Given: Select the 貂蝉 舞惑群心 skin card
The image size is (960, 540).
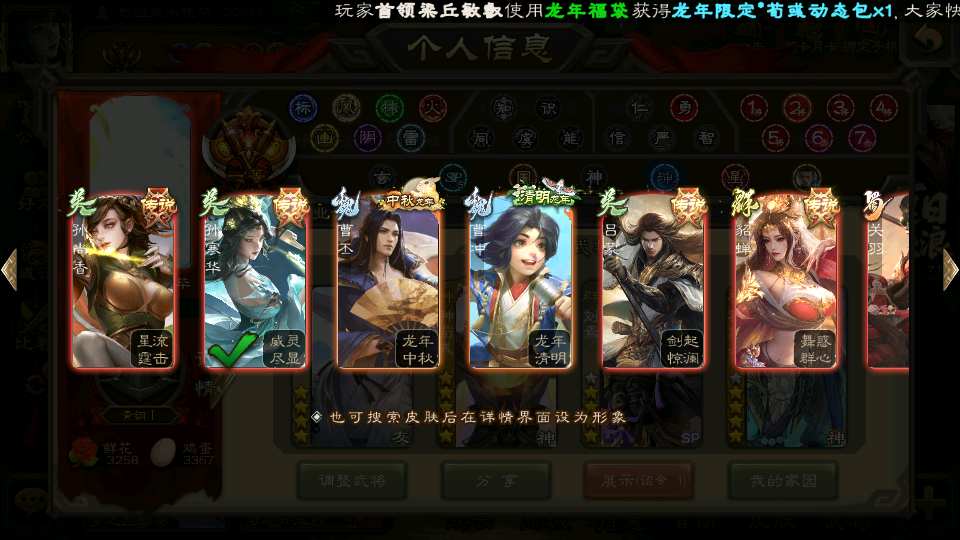Looking at the screenshot, I should tap(786, 281).
